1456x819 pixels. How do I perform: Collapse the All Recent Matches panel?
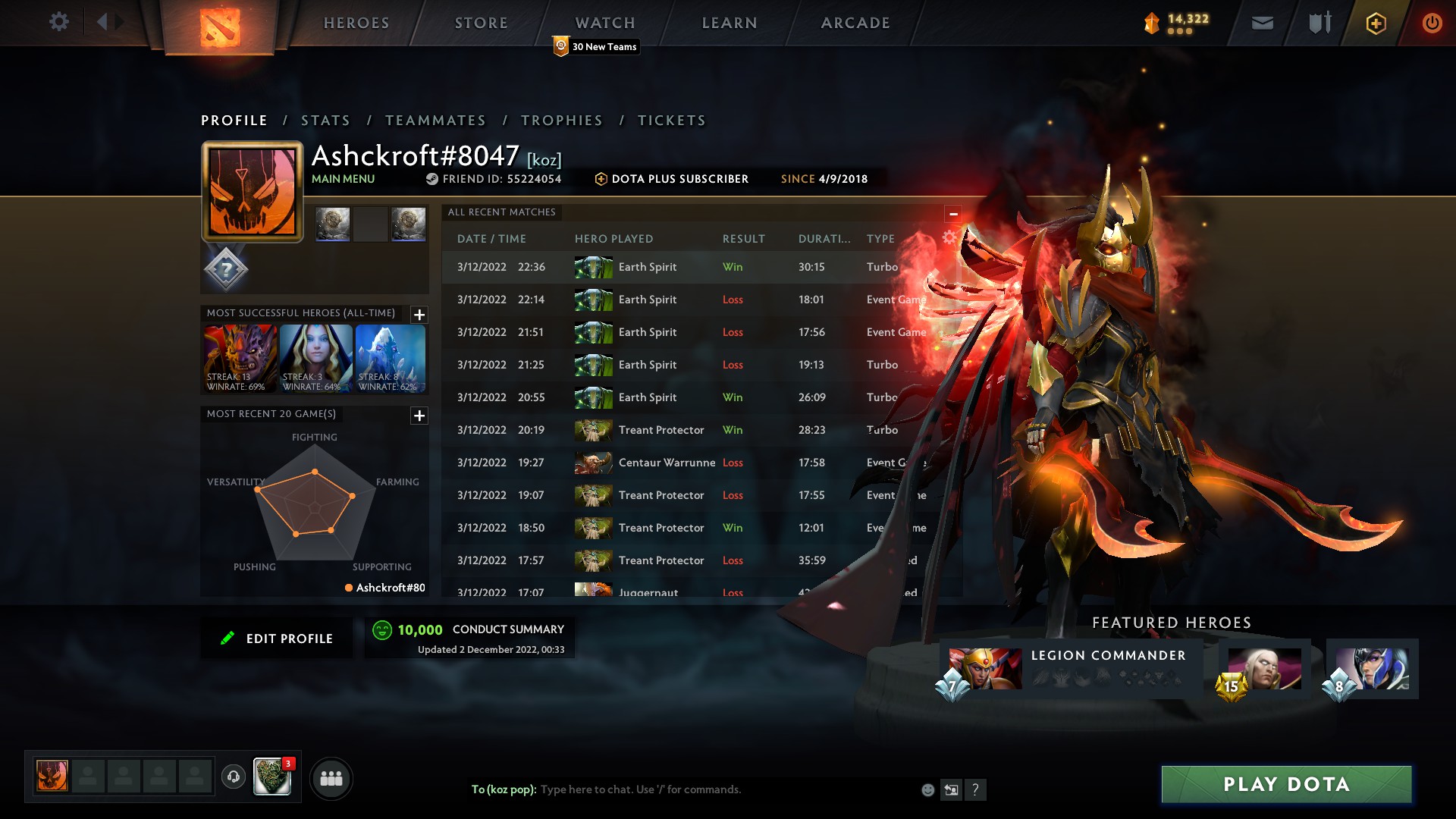(x=953, y=212)
